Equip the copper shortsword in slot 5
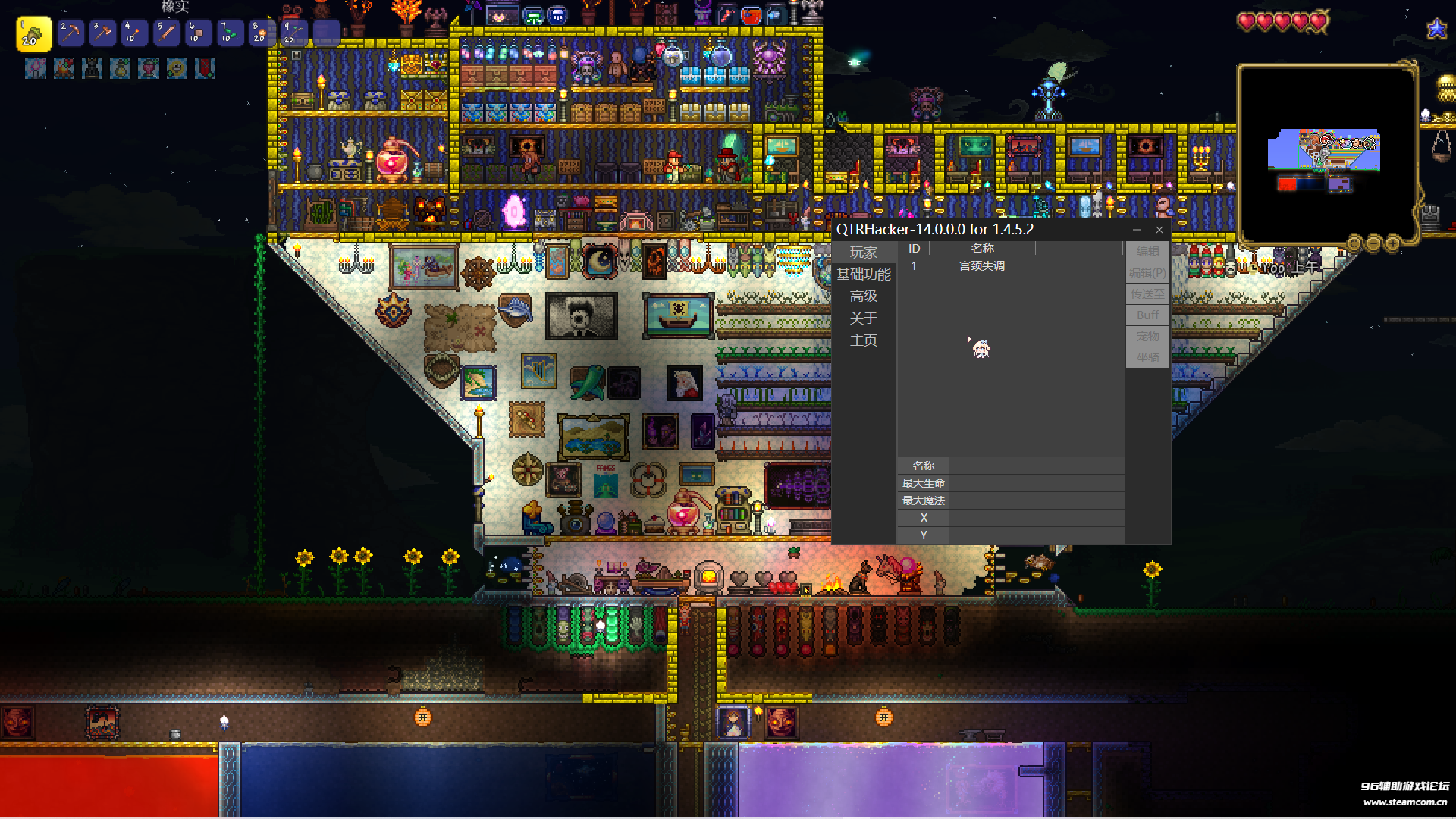Image resolution: width=1456 pixels, height=819 pixels. point(166,33)
